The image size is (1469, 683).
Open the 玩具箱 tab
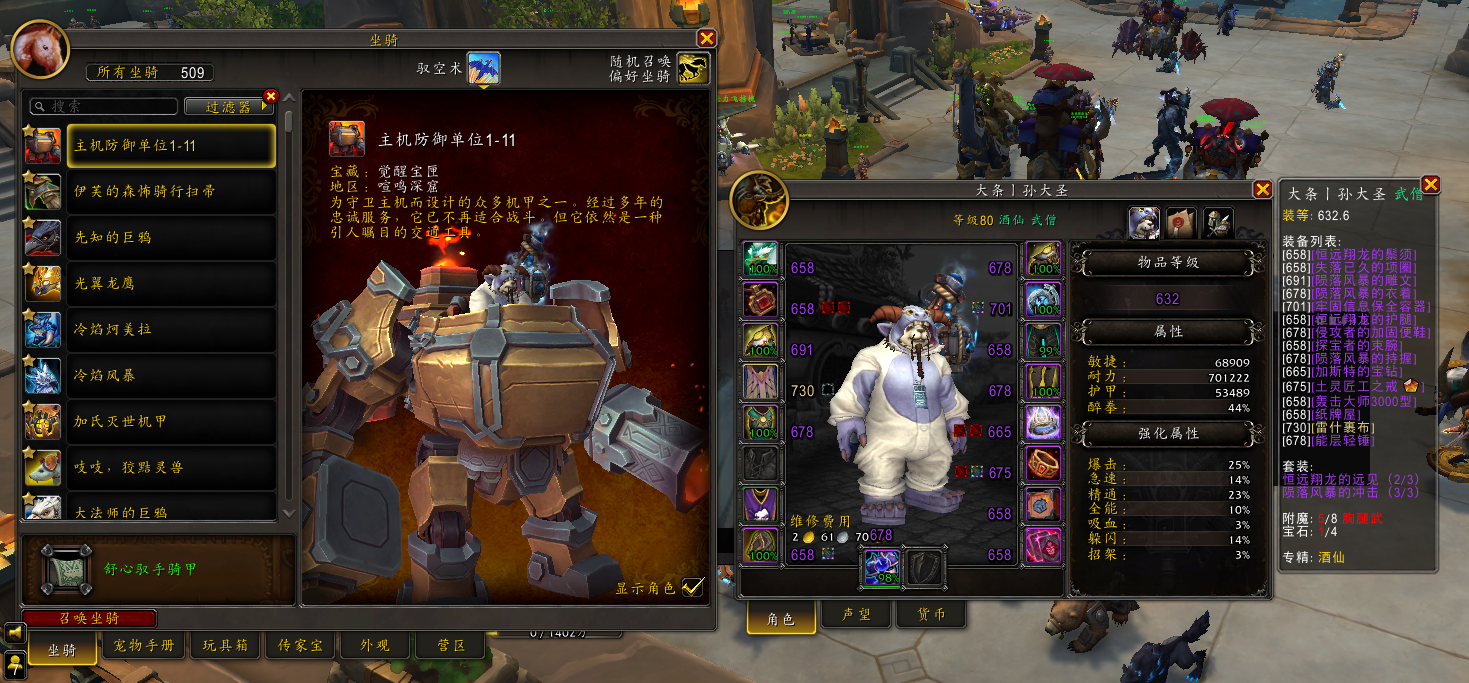[x=225, y=646]
